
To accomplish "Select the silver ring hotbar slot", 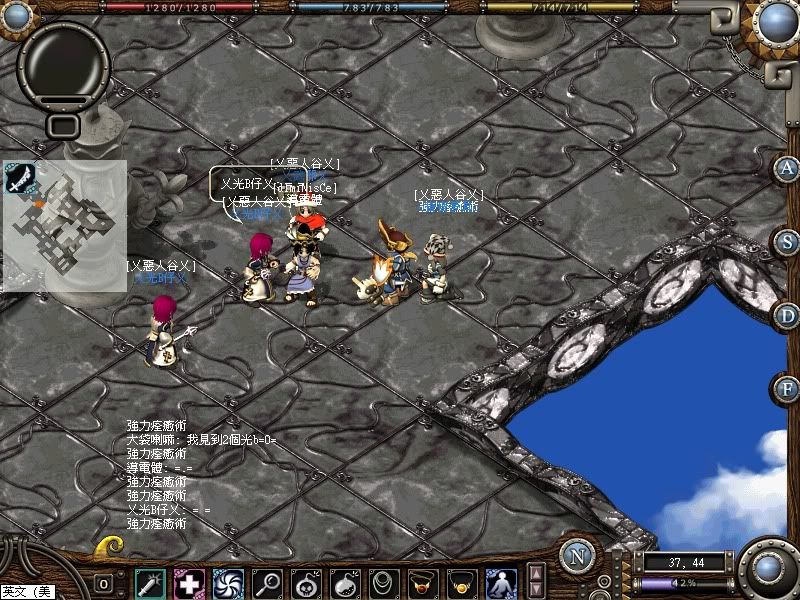I will pos(384,582).
